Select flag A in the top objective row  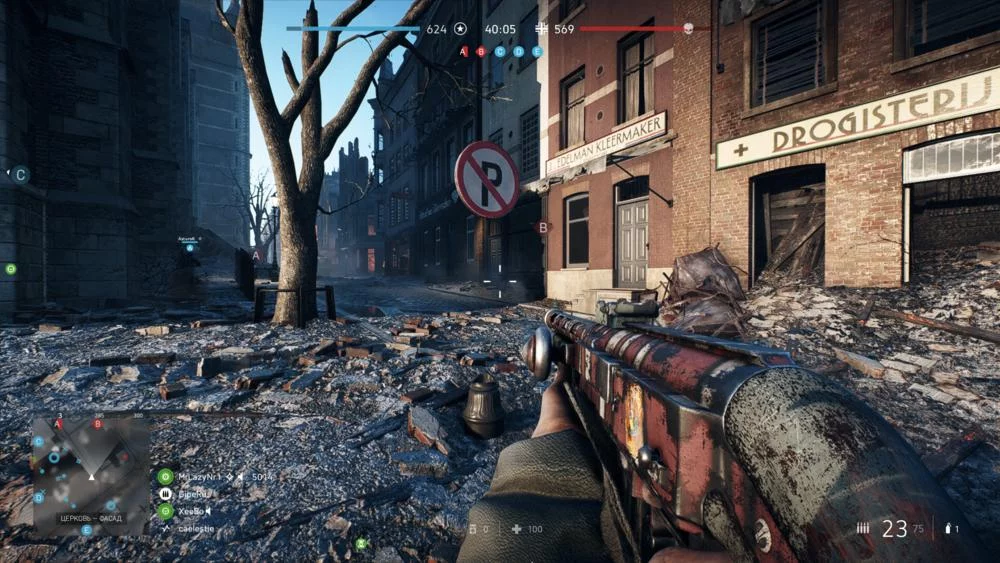463,51
